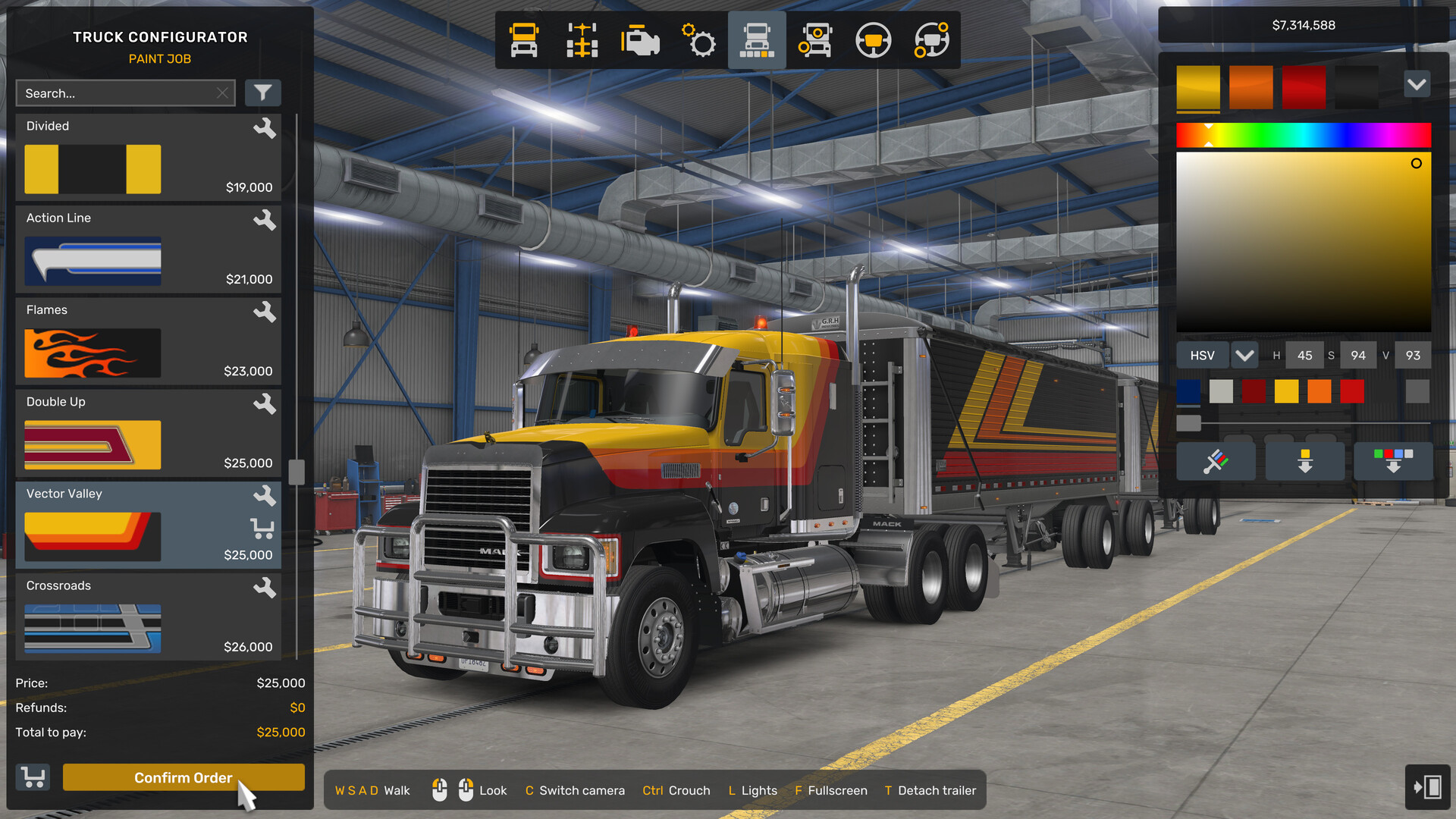This screenshot has height=819, width=1456.
Task: Select the accessories gears icon
Action: [x=698, y=40]
